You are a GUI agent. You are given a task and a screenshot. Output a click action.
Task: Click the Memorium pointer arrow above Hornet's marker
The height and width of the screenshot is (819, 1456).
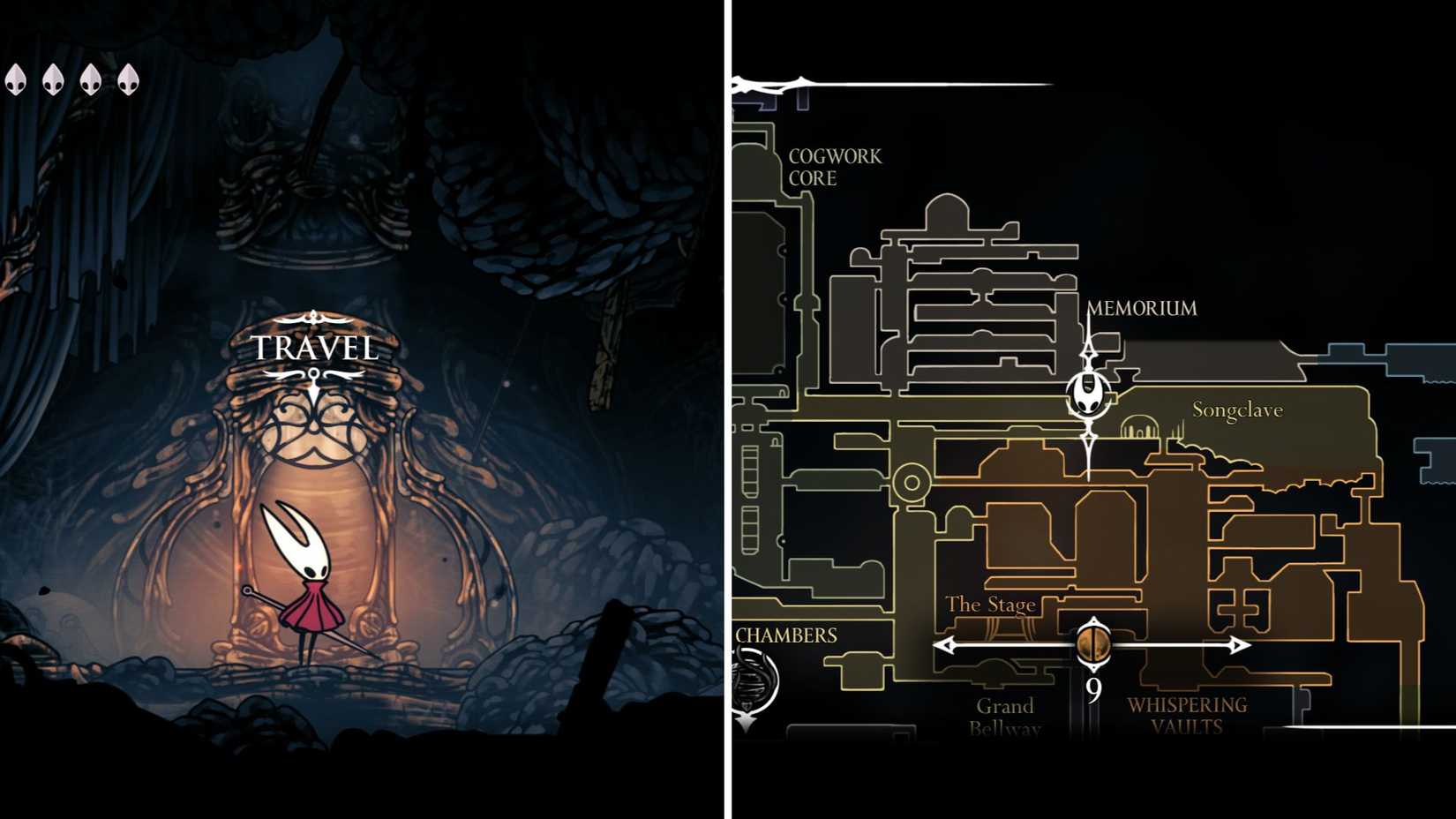pos(1089,353)
